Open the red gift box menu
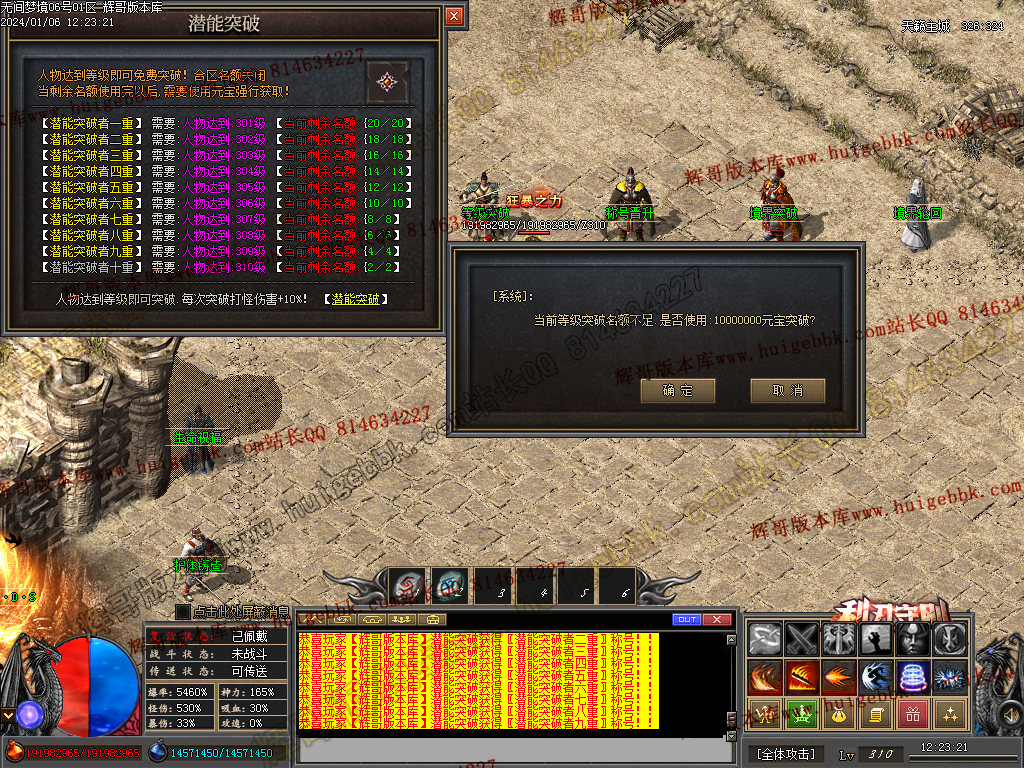Viewport: 1024px width, 768px height. [x=913, y=714]
